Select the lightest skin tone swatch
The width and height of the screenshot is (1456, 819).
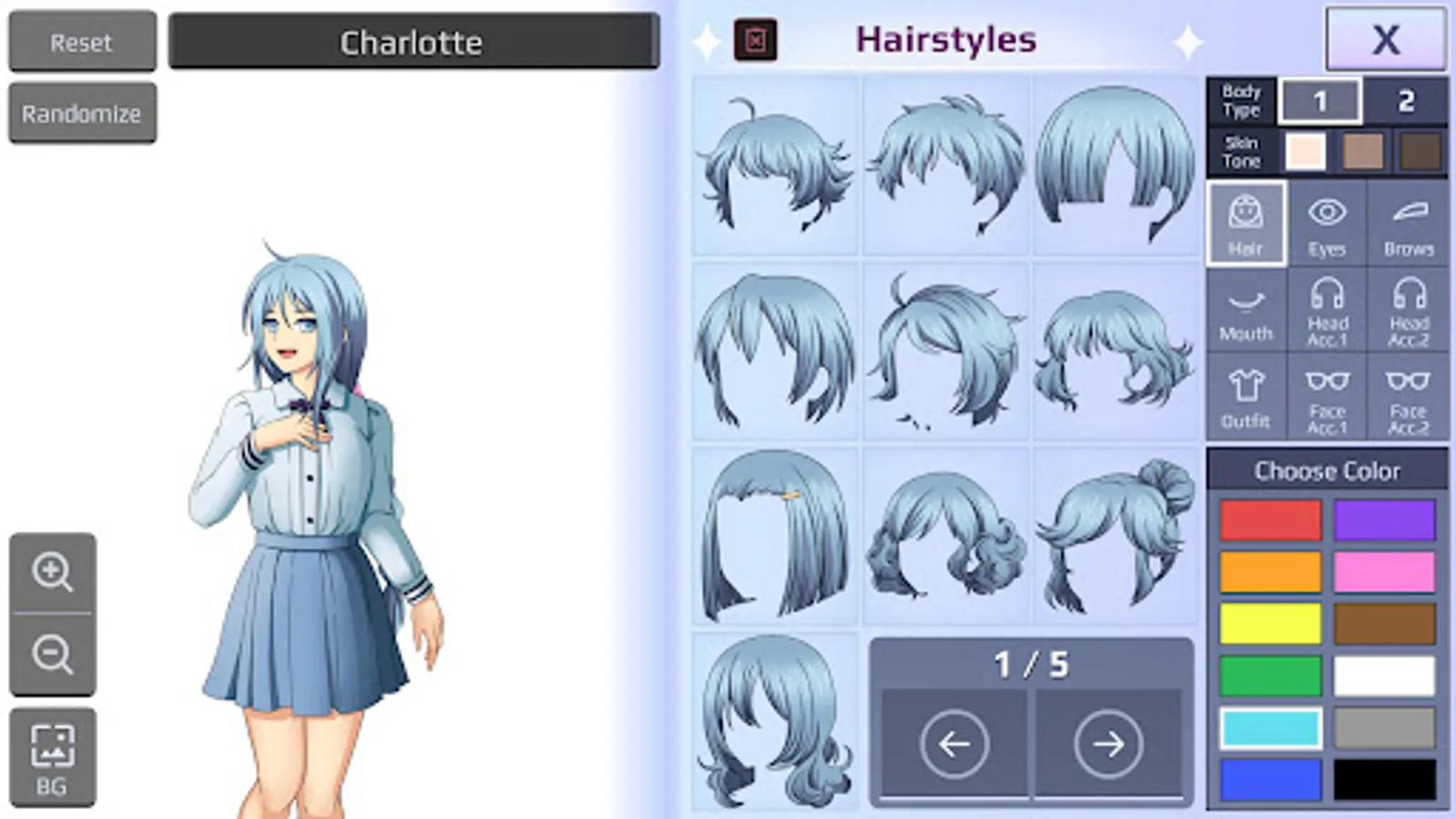1308,151
